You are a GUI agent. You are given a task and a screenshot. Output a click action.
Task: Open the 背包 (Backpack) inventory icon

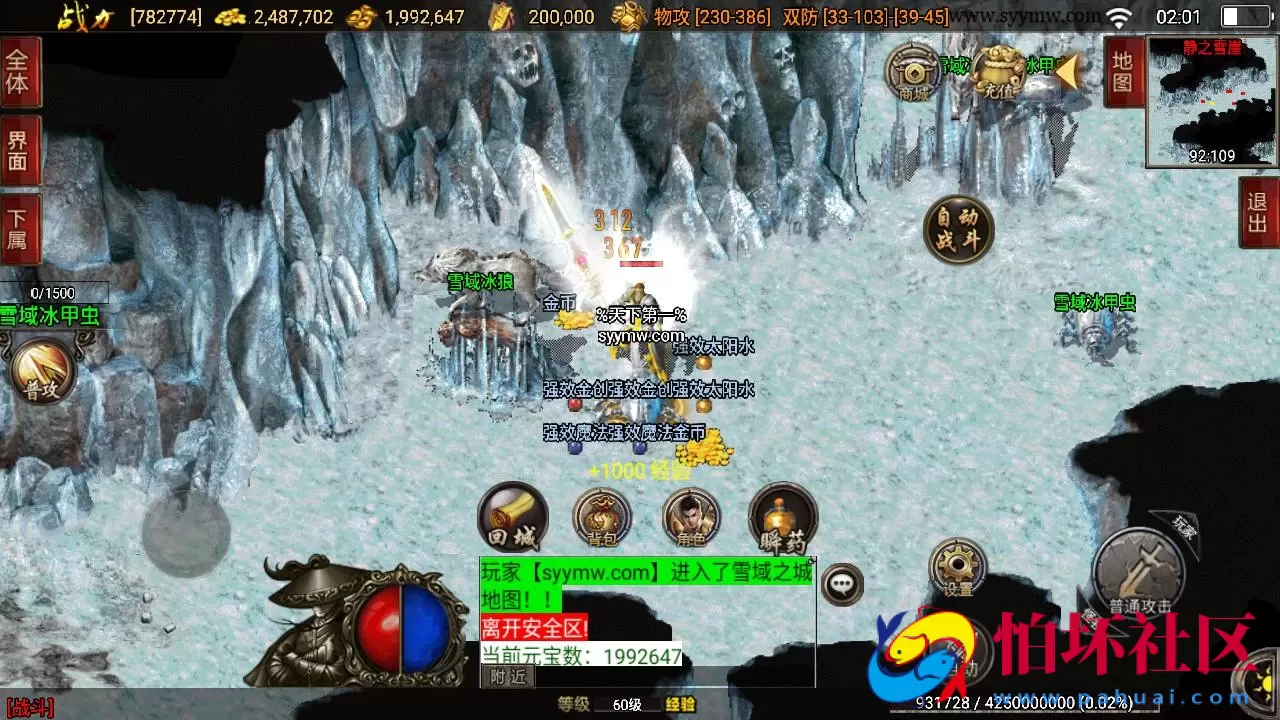tap(601, 519)
